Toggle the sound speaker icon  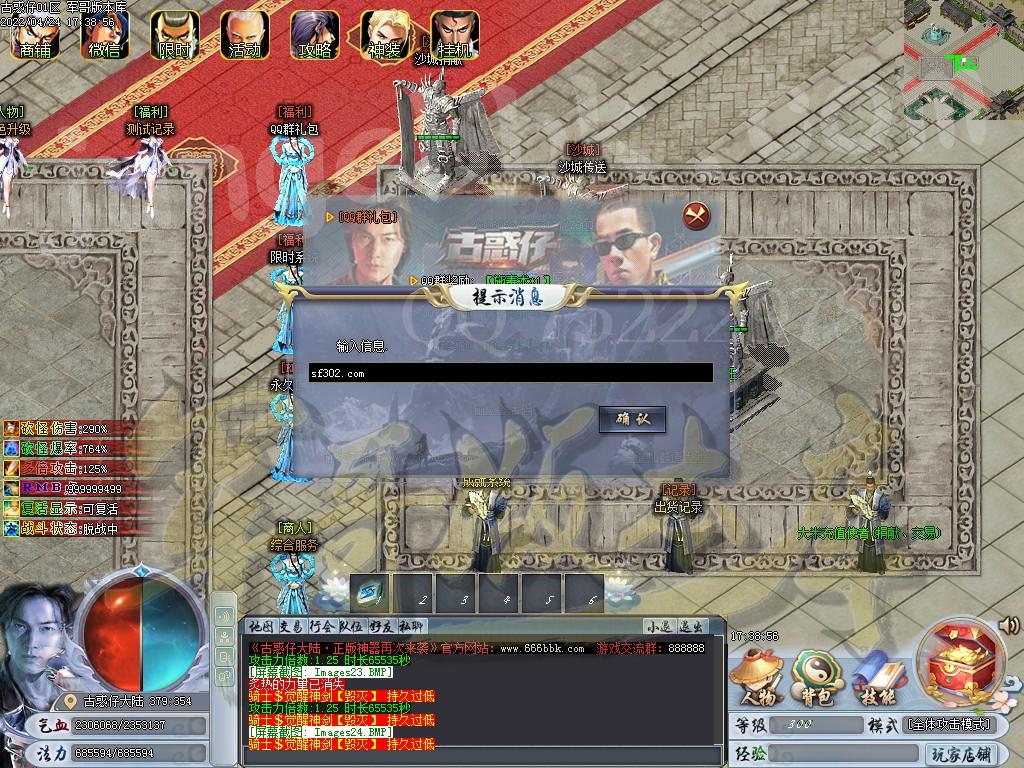(x=1008, y=626)
